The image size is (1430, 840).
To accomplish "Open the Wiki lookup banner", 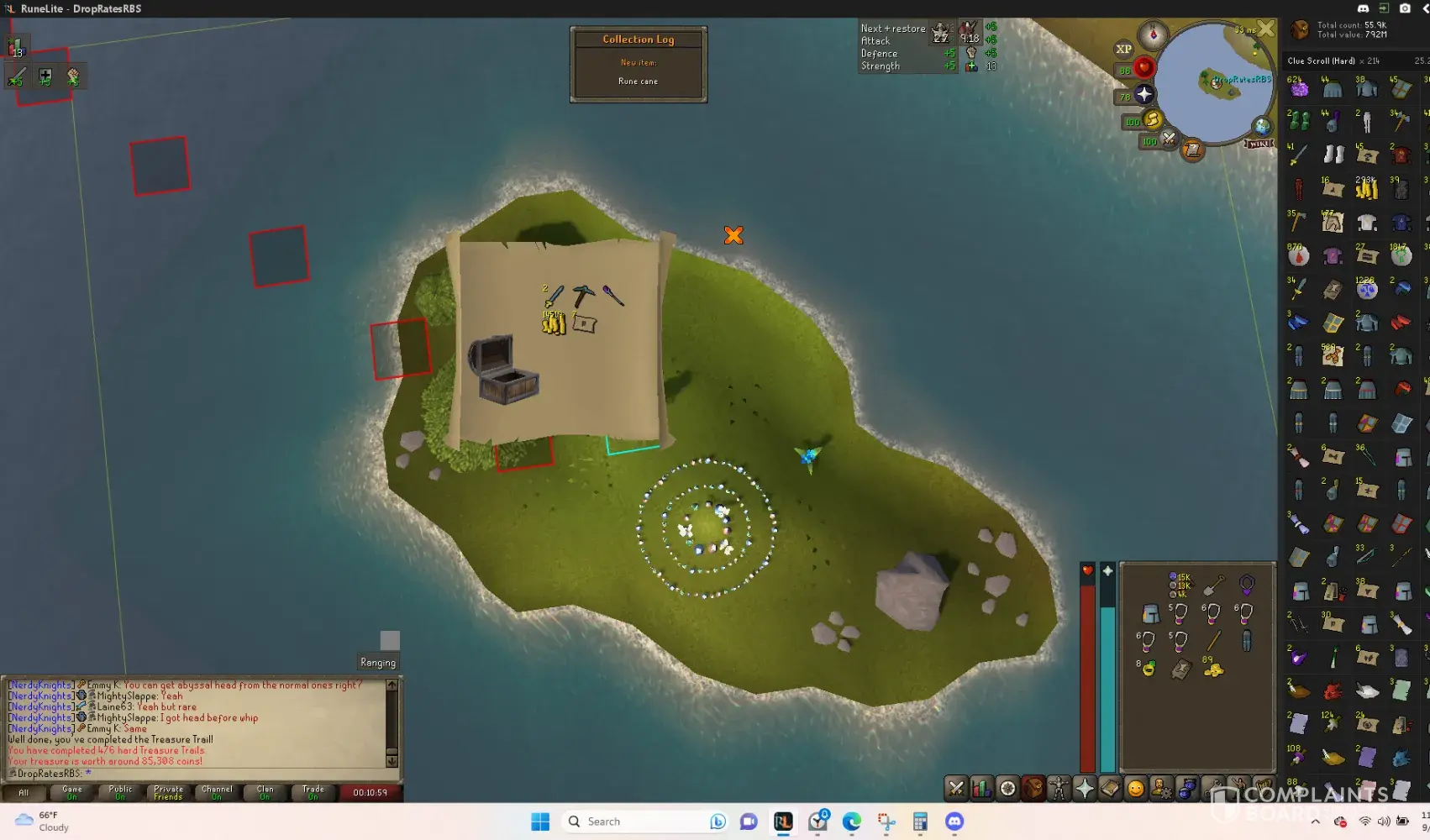I will (x=1259, y=144).
